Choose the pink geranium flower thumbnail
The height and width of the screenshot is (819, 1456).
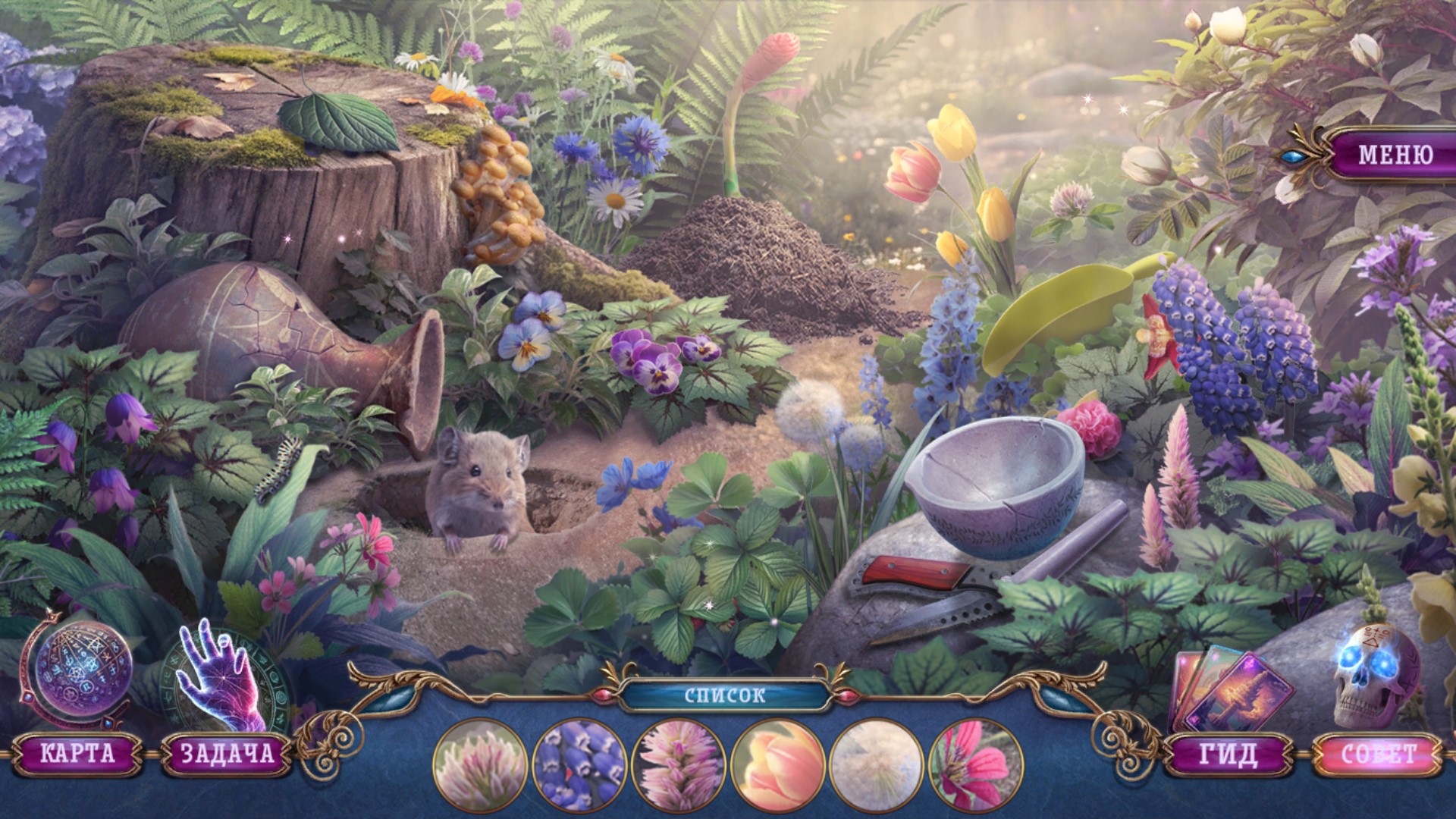pyautogui.click(x=975, y=764)
